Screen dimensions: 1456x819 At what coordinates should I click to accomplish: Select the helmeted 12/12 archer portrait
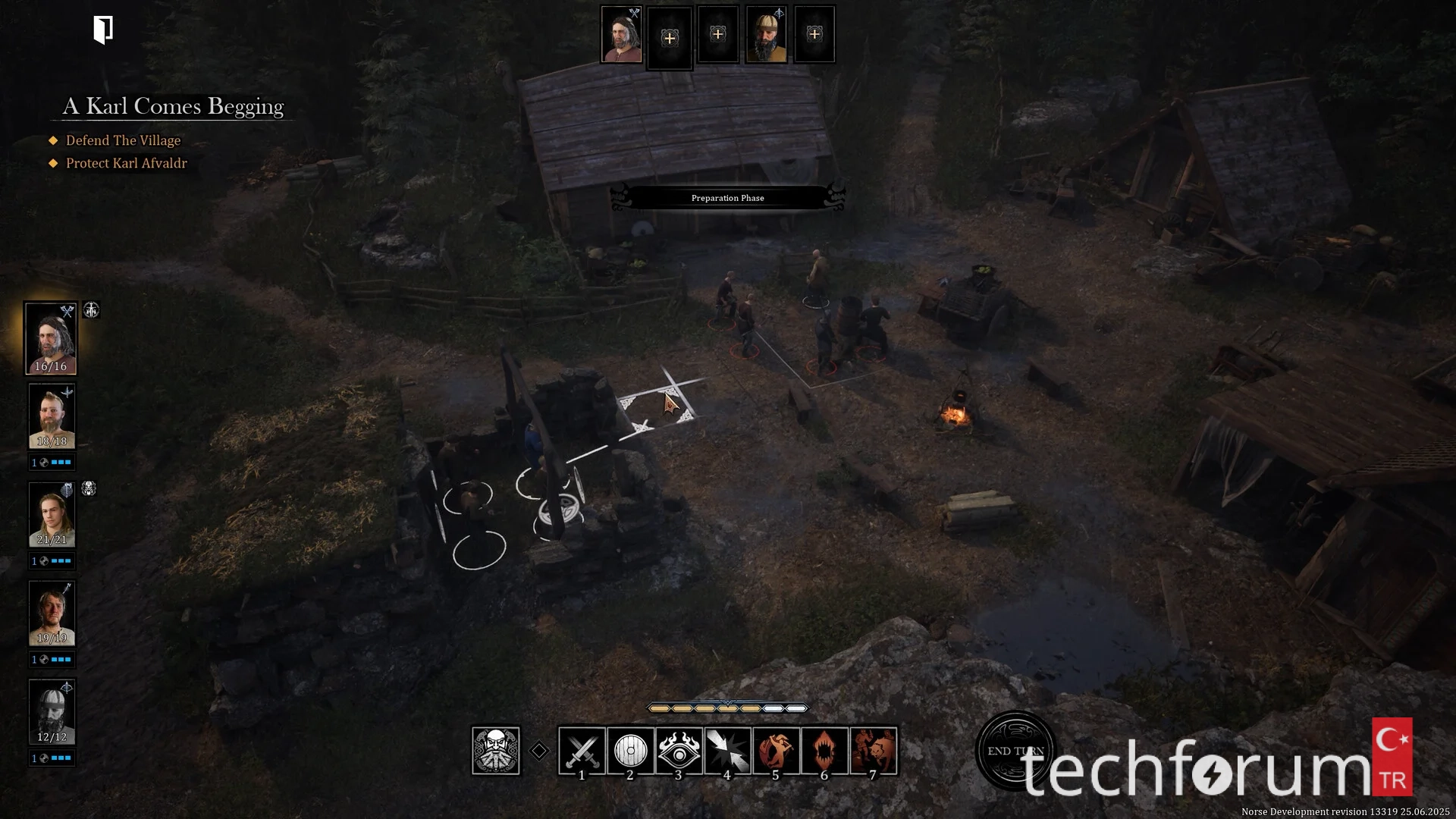[x=52, y=712]
